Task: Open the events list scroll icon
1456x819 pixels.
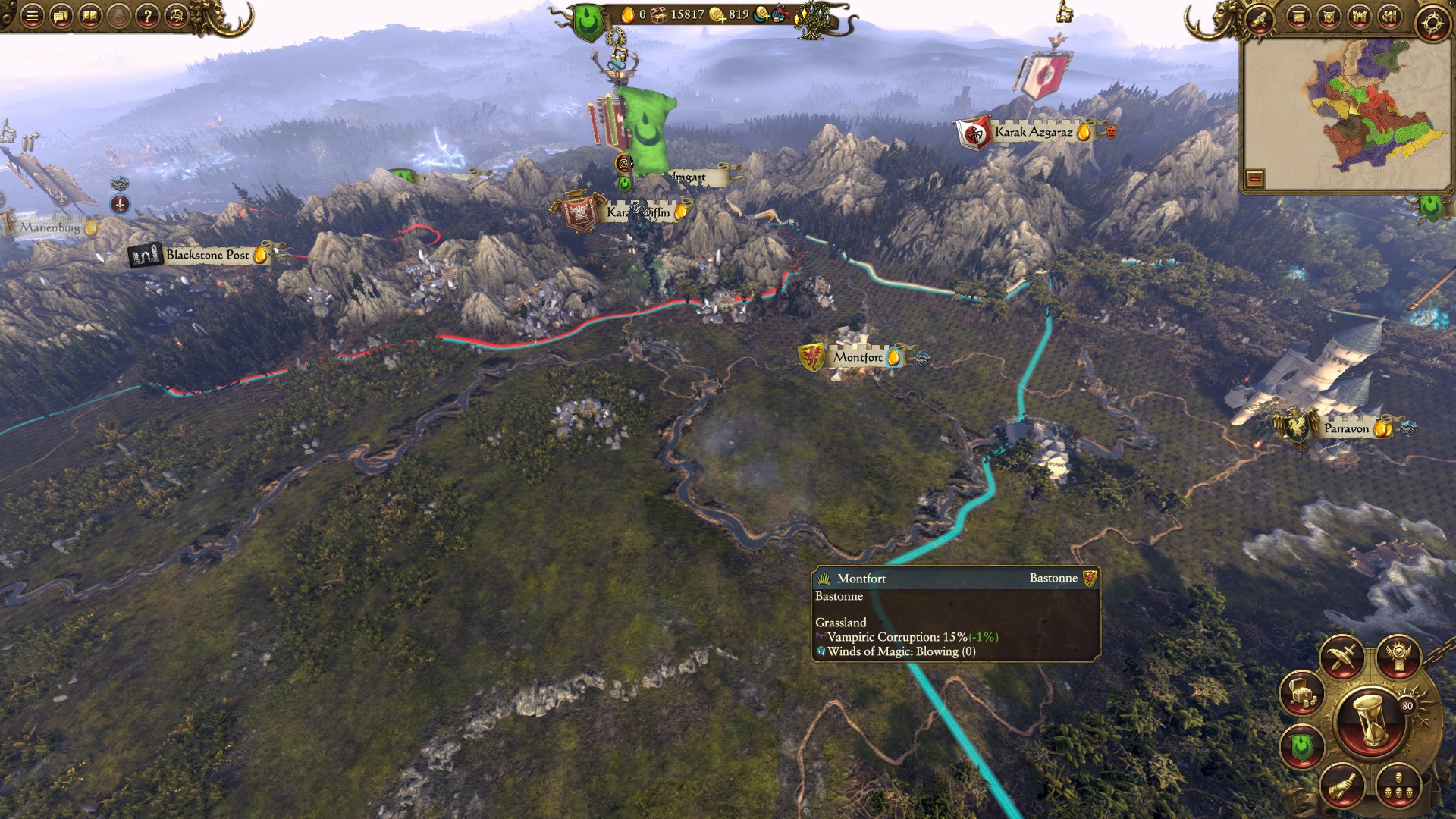Action: (1299, 17)
